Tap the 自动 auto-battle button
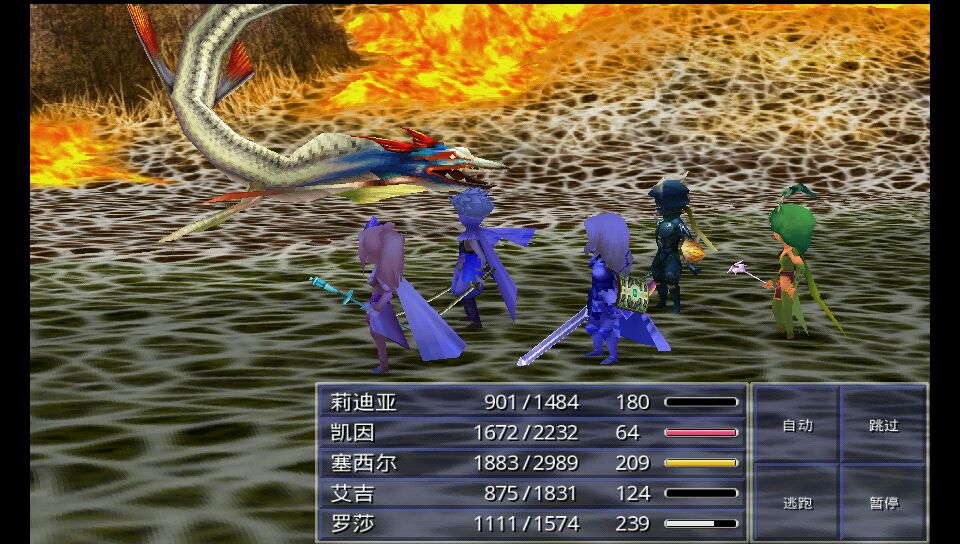This screenshot has width=960, height=544. coord(797,425)
